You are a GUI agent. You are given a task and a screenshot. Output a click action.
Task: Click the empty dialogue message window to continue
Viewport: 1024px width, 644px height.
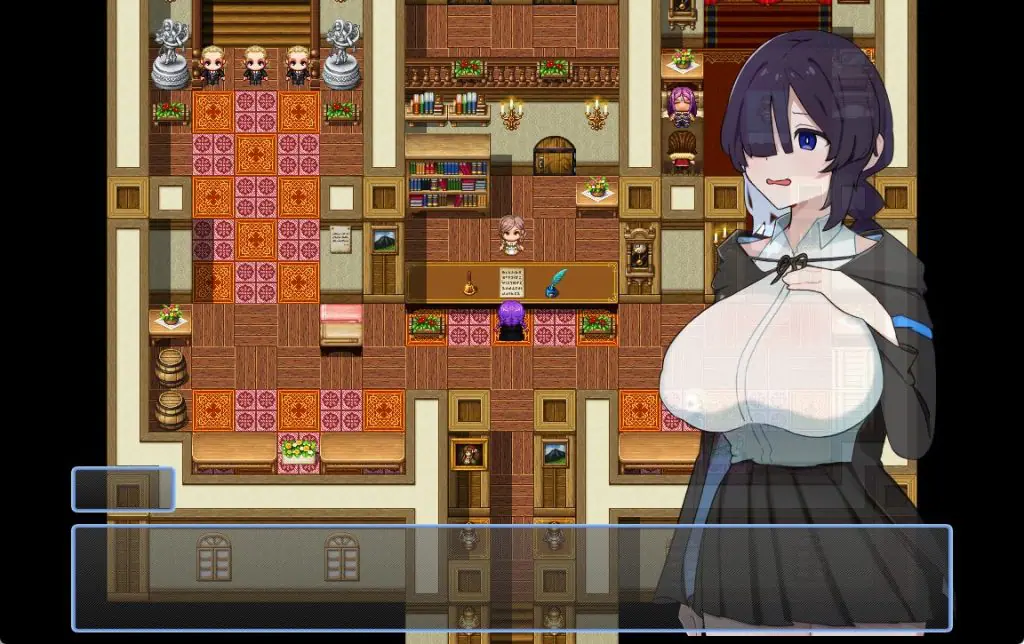[x=510, y=578]
